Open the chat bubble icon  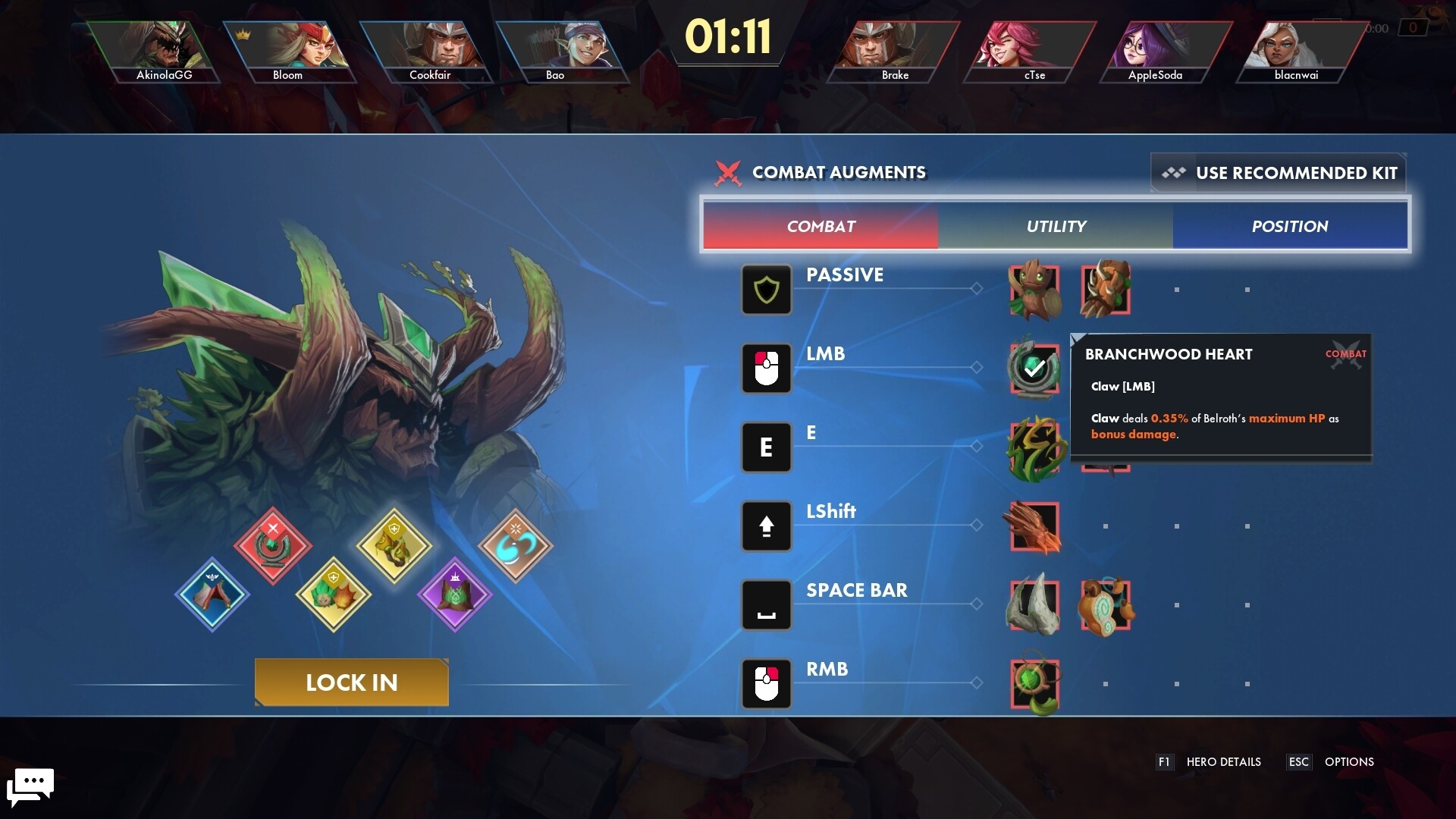[x=30, y=786]
